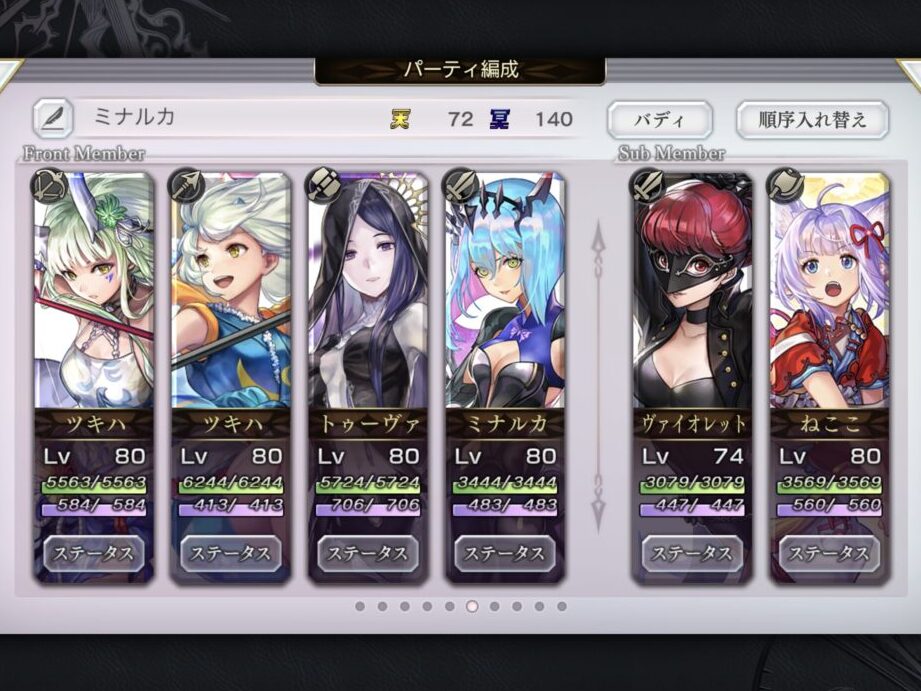Open ねここ's ステータス button

829,553
